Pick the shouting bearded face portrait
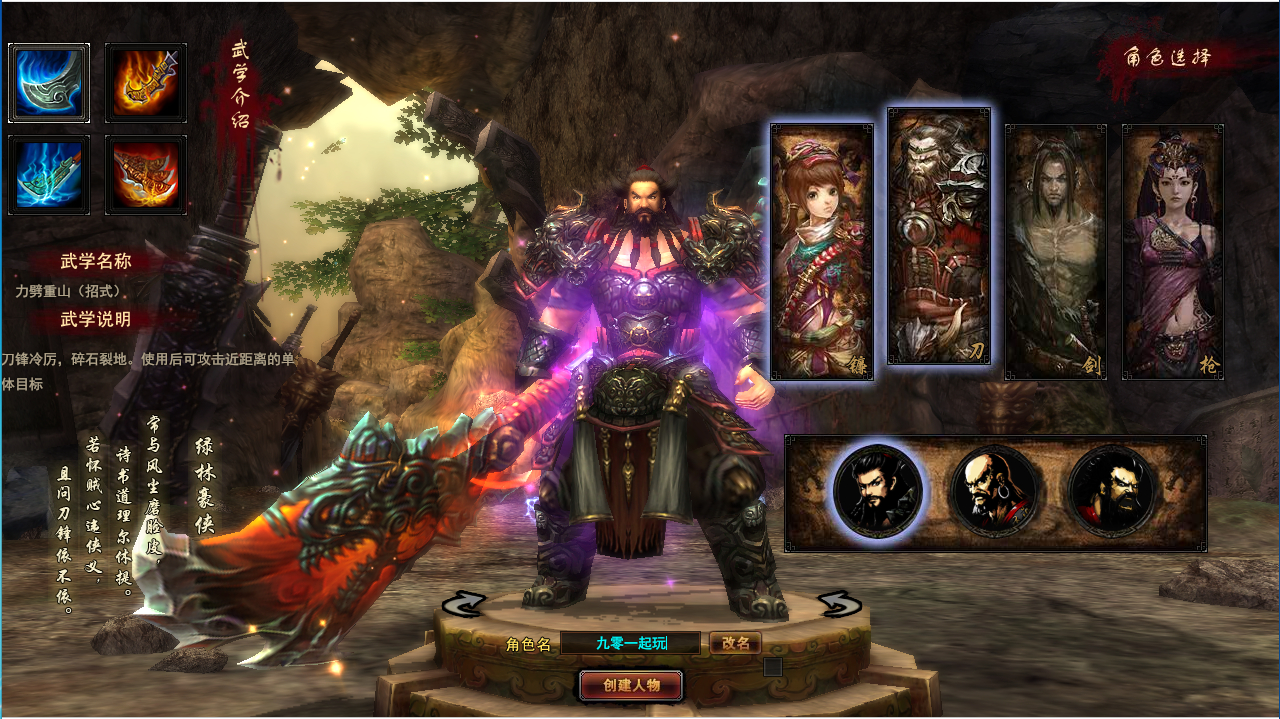Image resolution: width=1280 pixels, height=719 pixels. point(1112,491)
